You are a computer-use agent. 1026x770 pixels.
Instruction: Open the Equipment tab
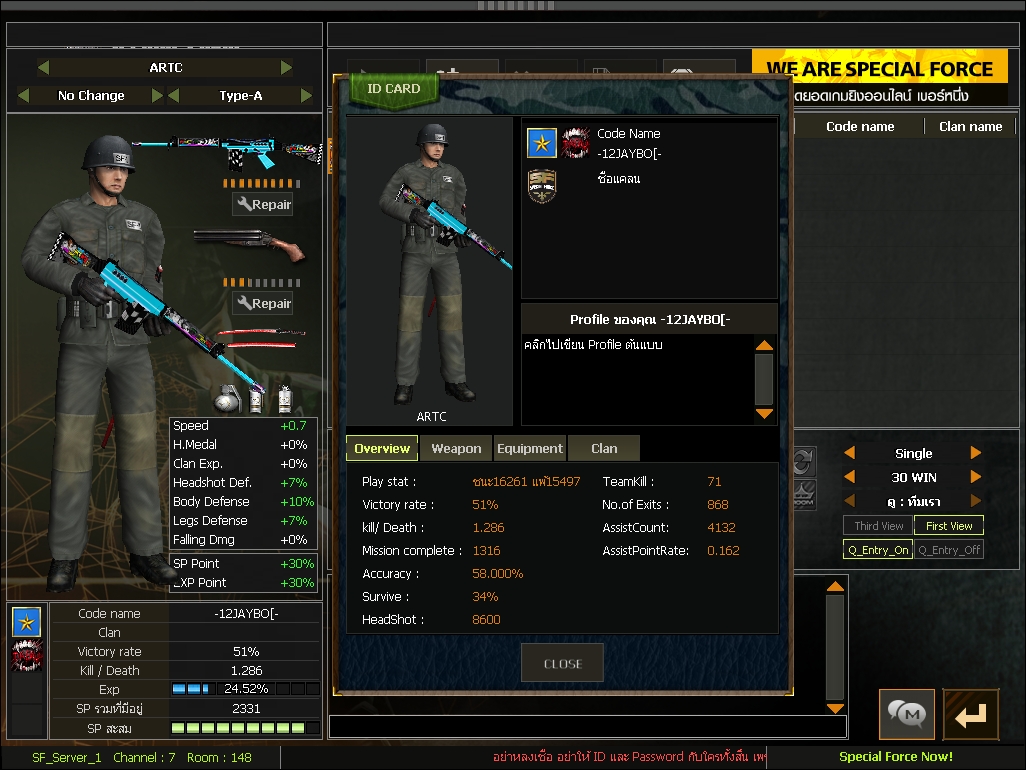pos(529,449)
